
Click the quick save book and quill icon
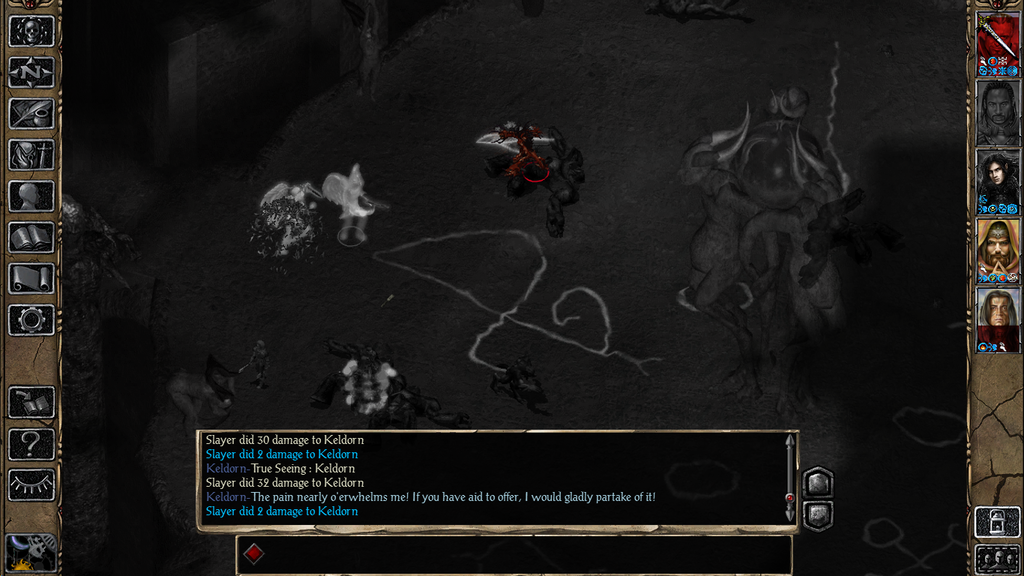pos(31,402)
